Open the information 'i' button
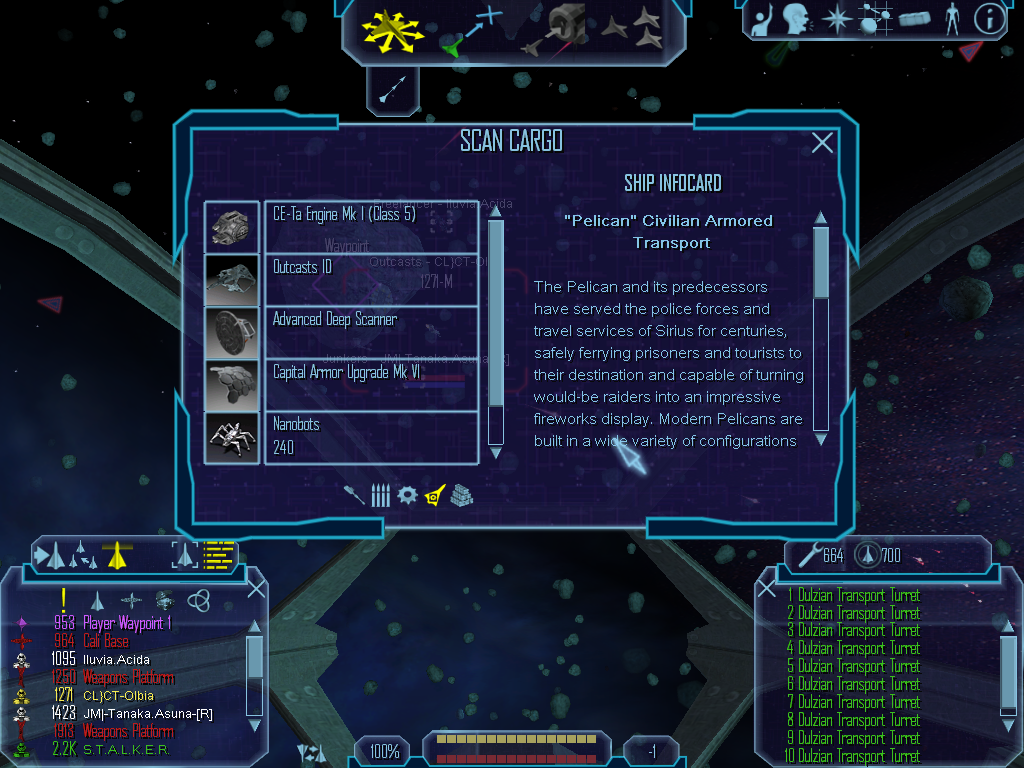 [988, 19]
